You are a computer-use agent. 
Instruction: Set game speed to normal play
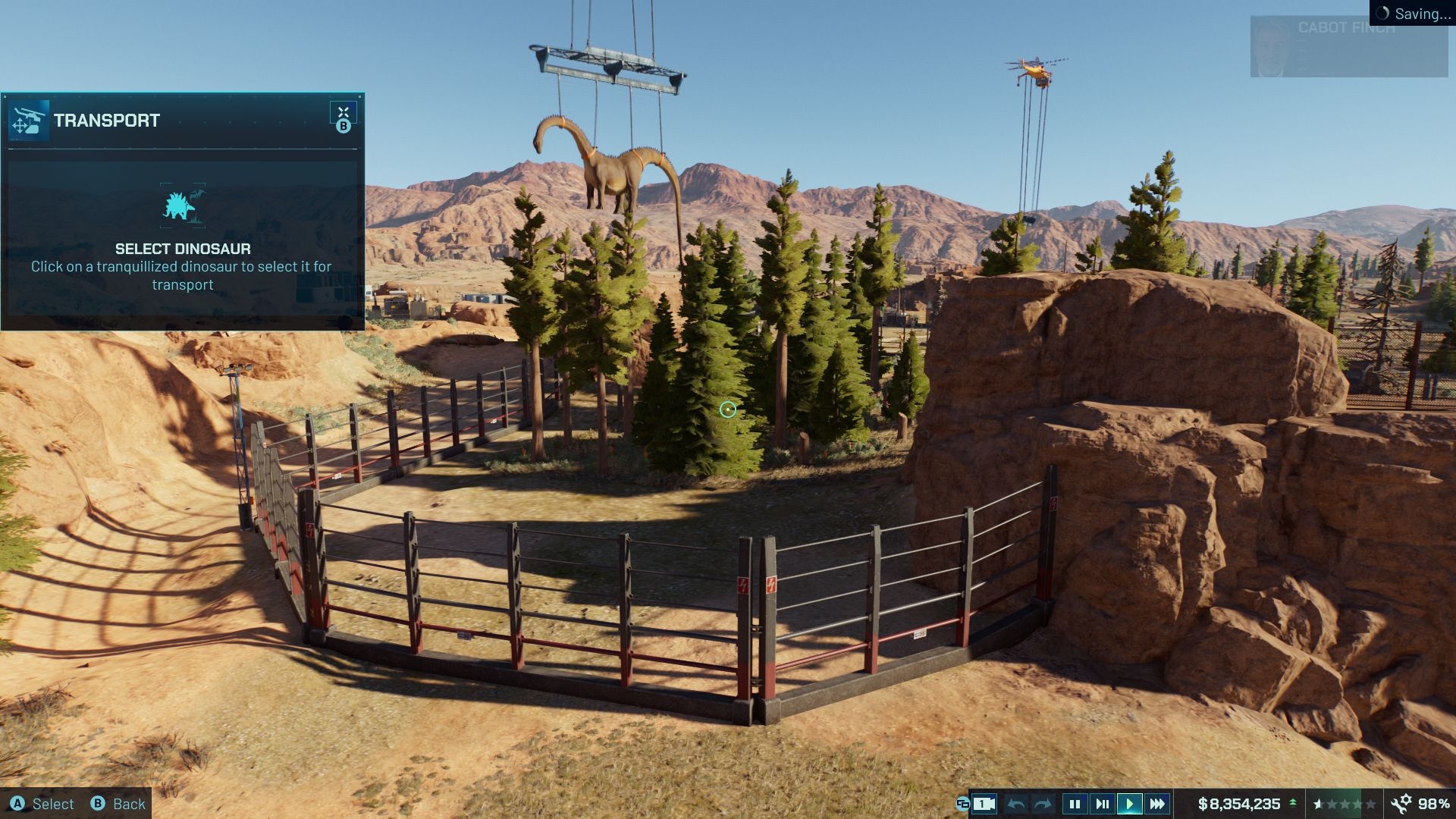(x=1129, y=804)
